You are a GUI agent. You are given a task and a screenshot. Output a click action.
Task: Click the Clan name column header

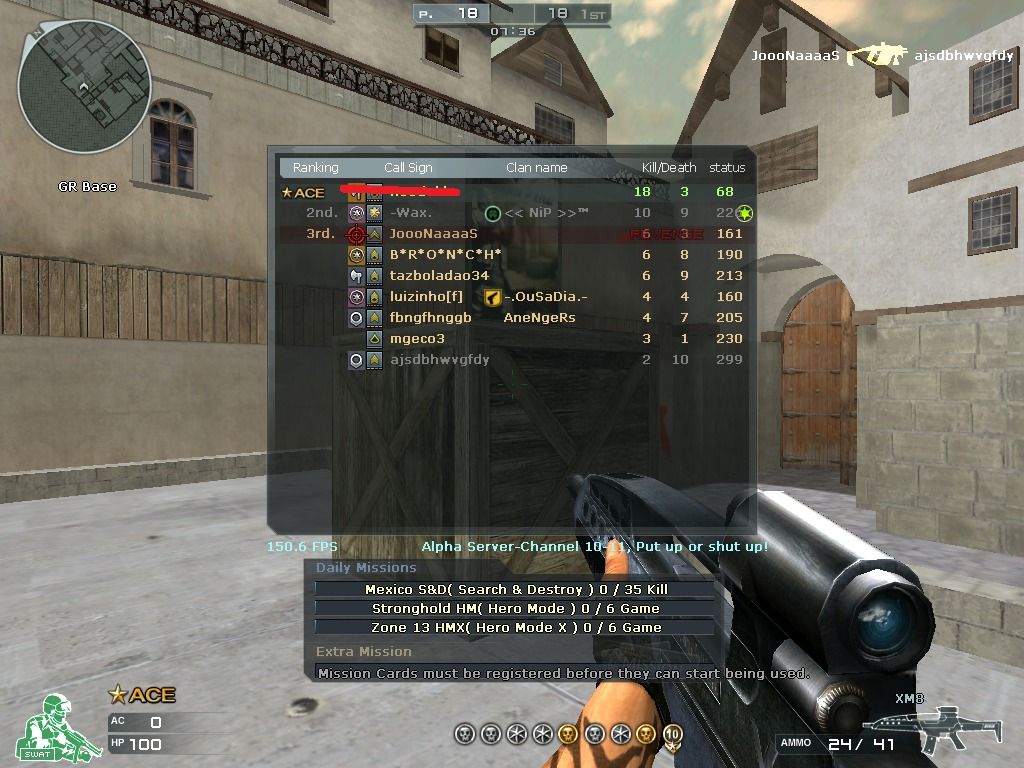pyautogui.click(x=536, y=168)
